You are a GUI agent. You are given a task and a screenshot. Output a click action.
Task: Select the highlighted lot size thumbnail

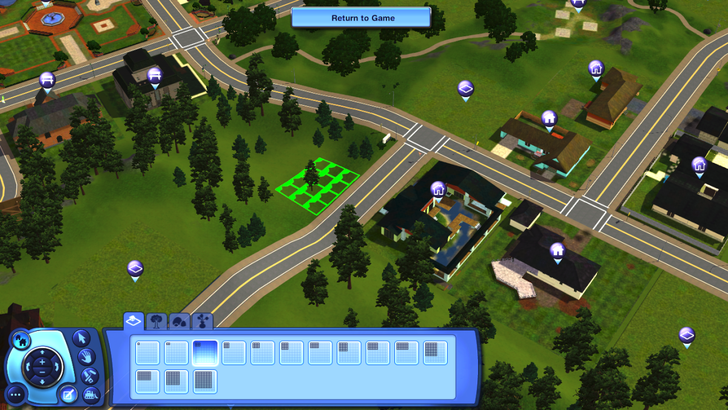(205, 351)
